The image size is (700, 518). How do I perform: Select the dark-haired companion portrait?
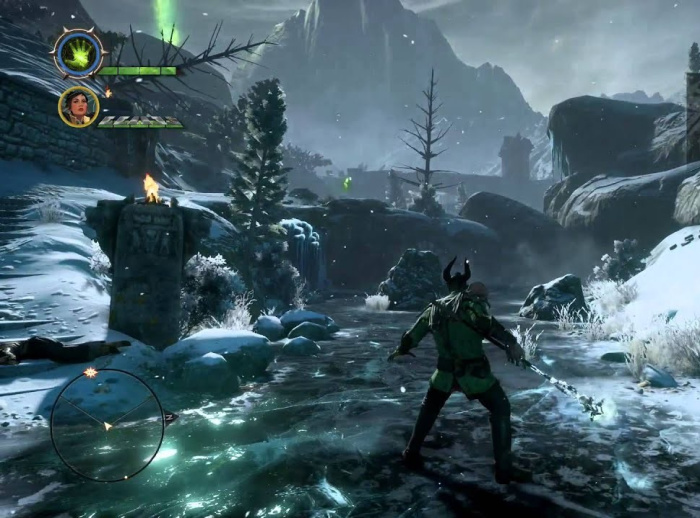click(x=78, y=106)
